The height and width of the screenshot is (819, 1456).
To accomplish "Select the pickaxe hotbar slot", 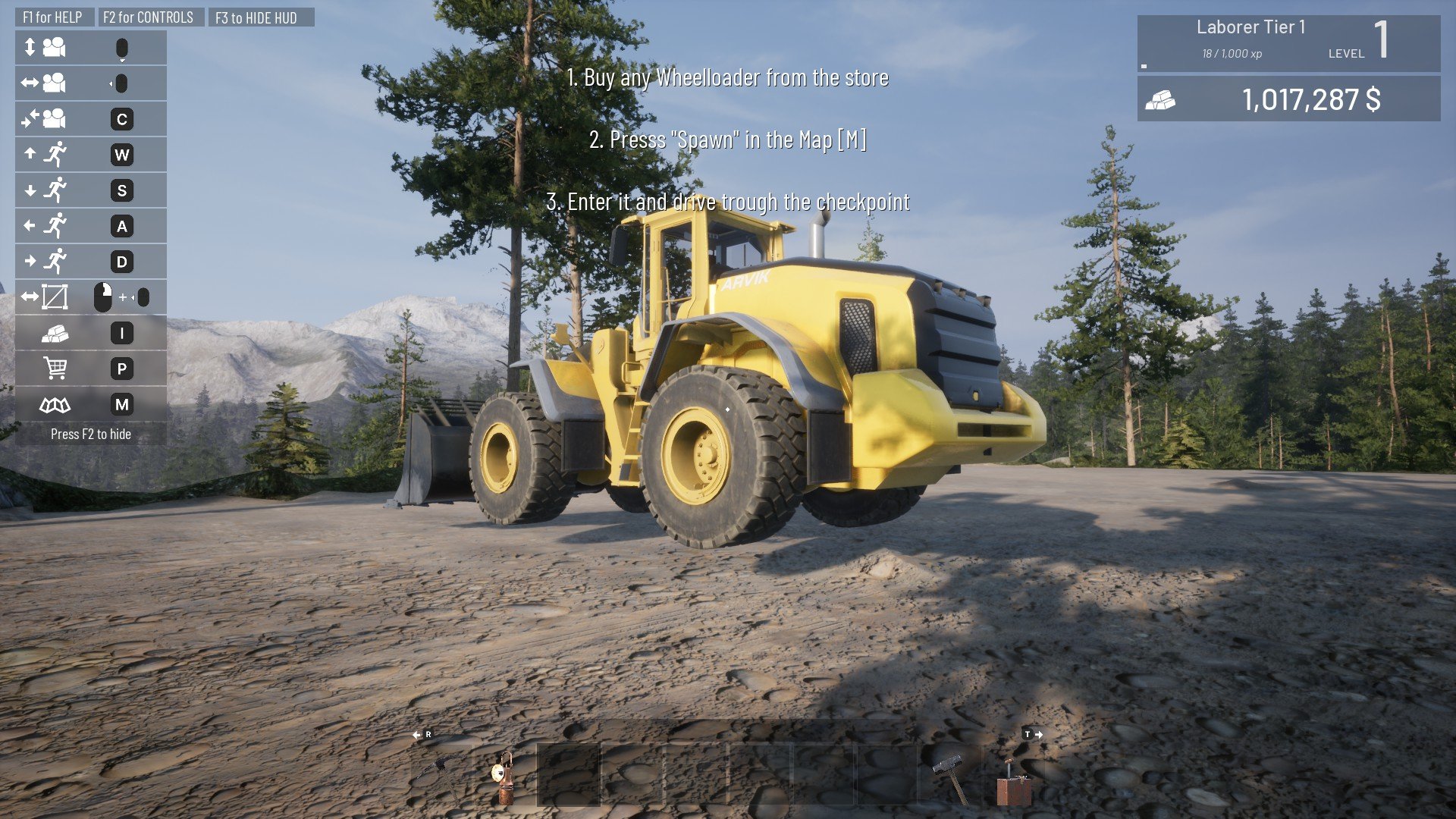I will point(441,775).
